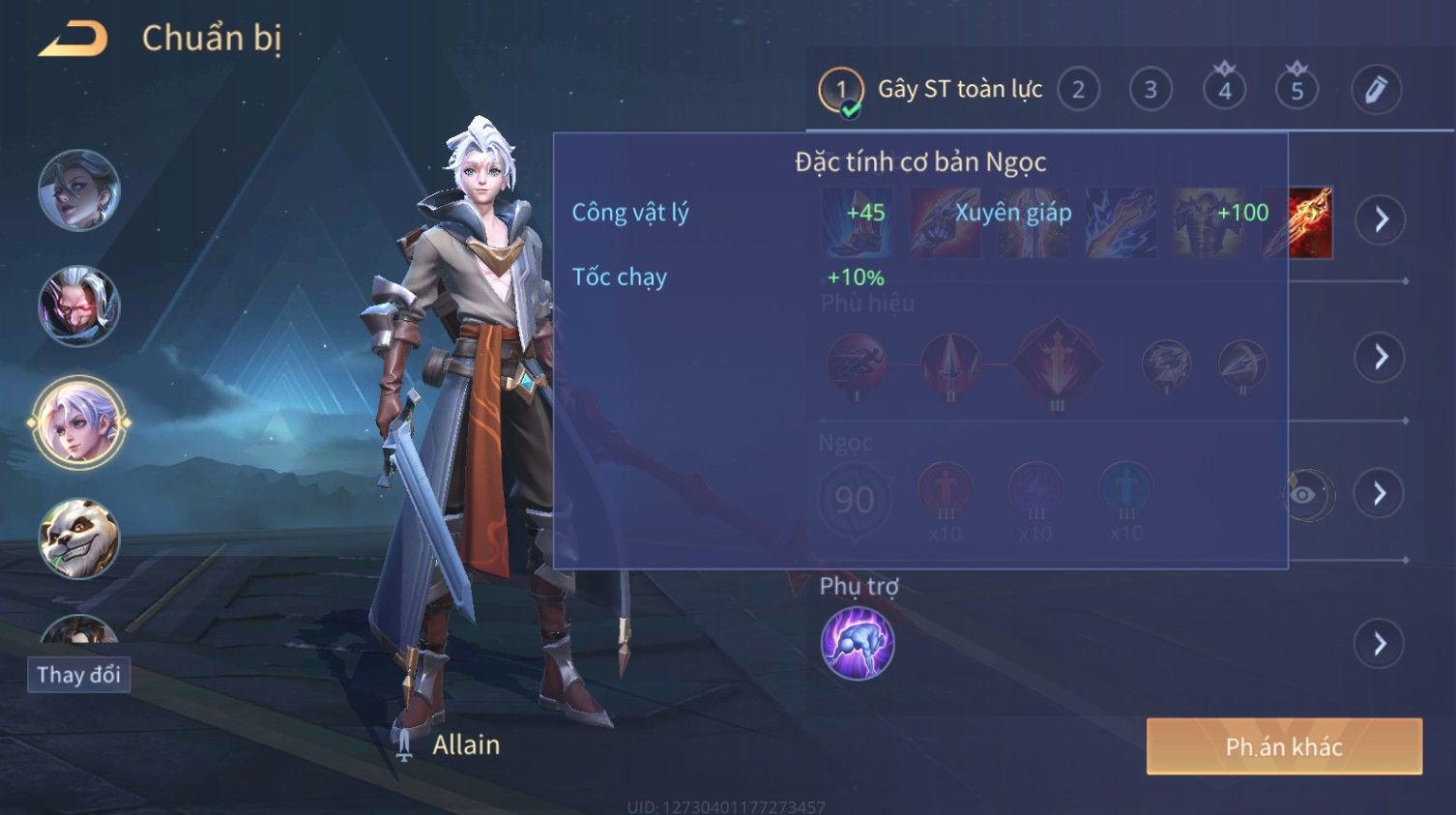Select the highlighted Allain portrait
This screenshot has height=815, width=1456.
(x=78, y=422)
